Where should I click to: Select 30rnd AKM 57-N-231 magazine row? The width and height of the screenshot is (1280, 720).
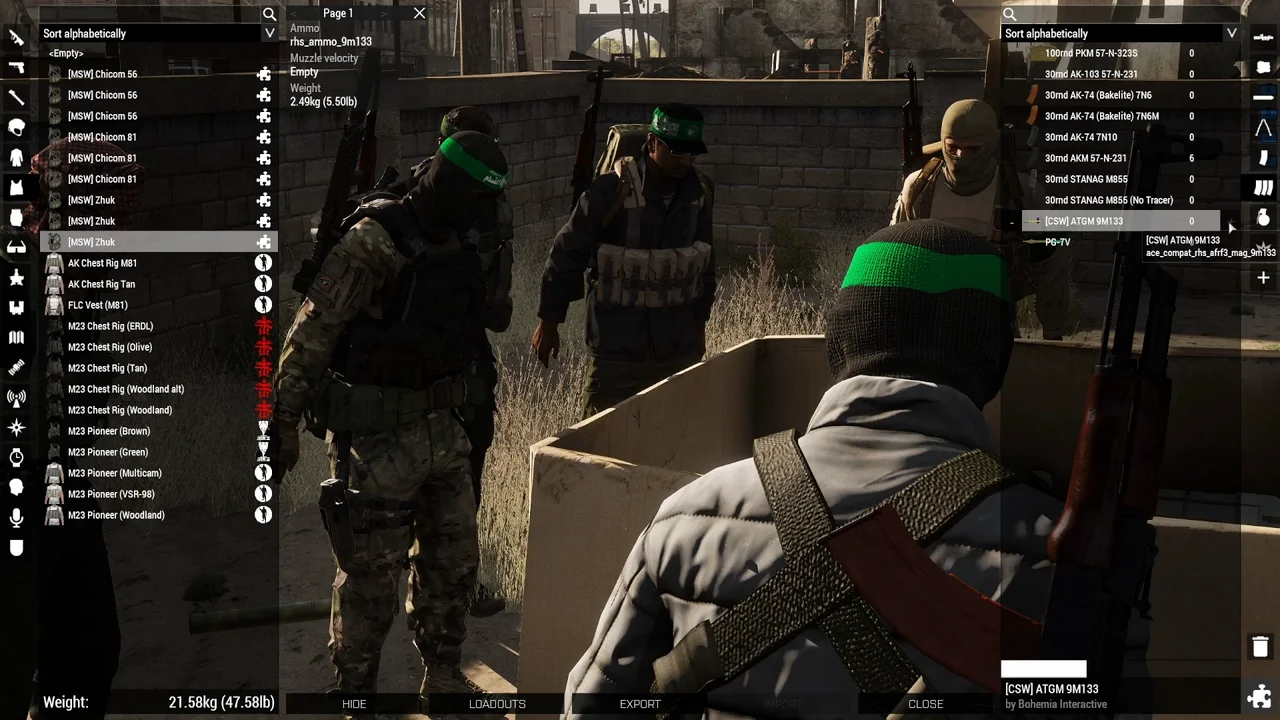tap(1085, 158)
